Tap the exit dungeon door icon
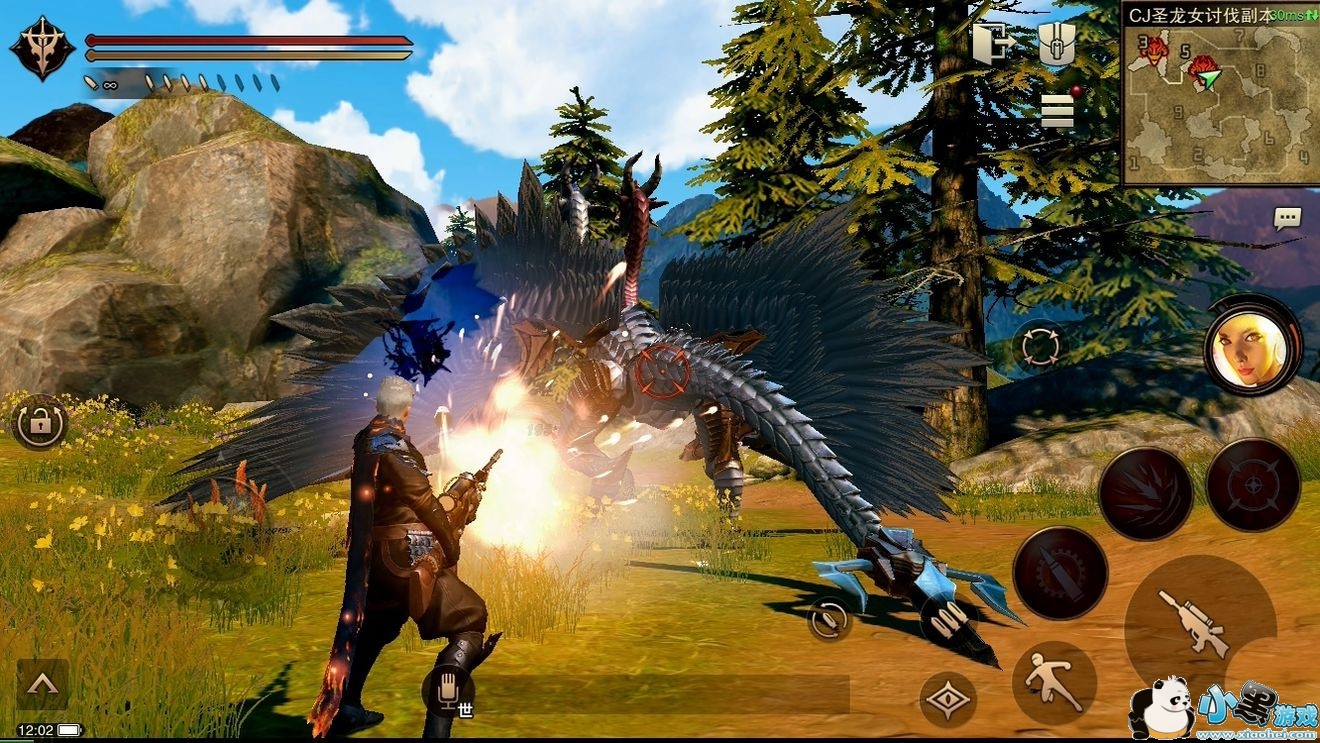The image size is (1320, 743). 993,44
